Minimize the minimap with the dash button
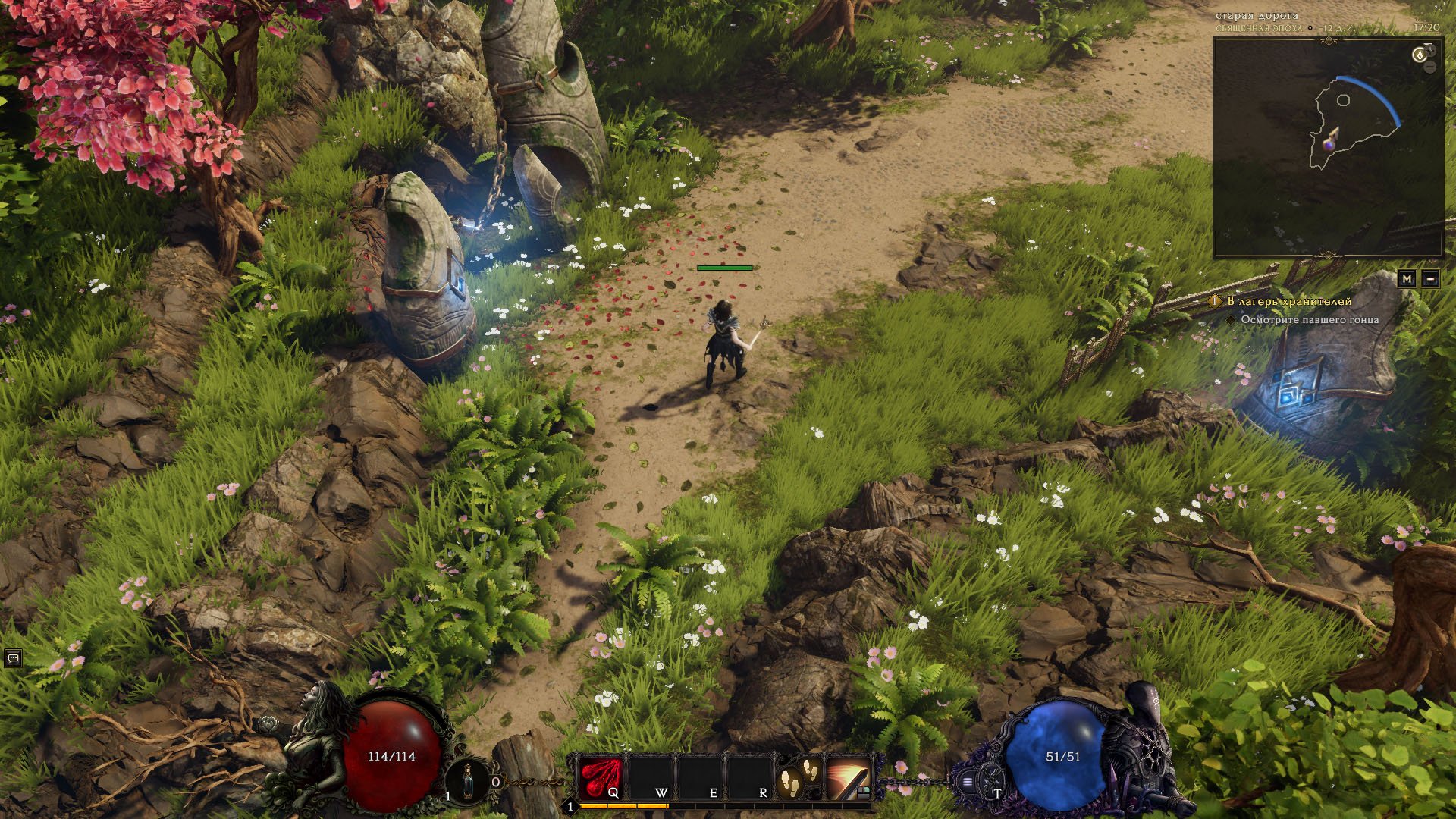 coord(1430,279)
